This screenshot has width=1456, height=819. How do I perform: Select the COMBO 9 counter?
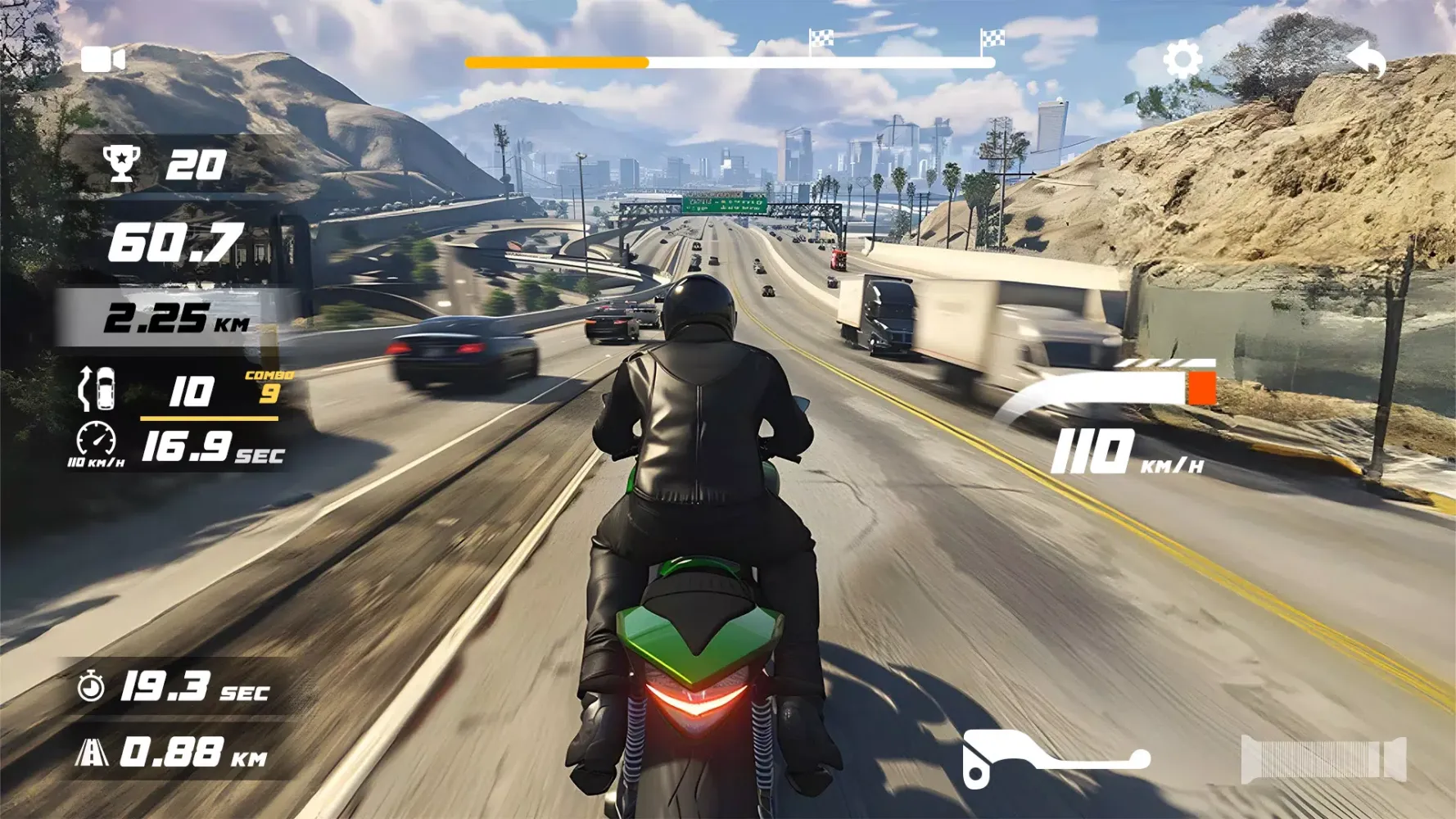pyautogui.click(x=270, y=385)
